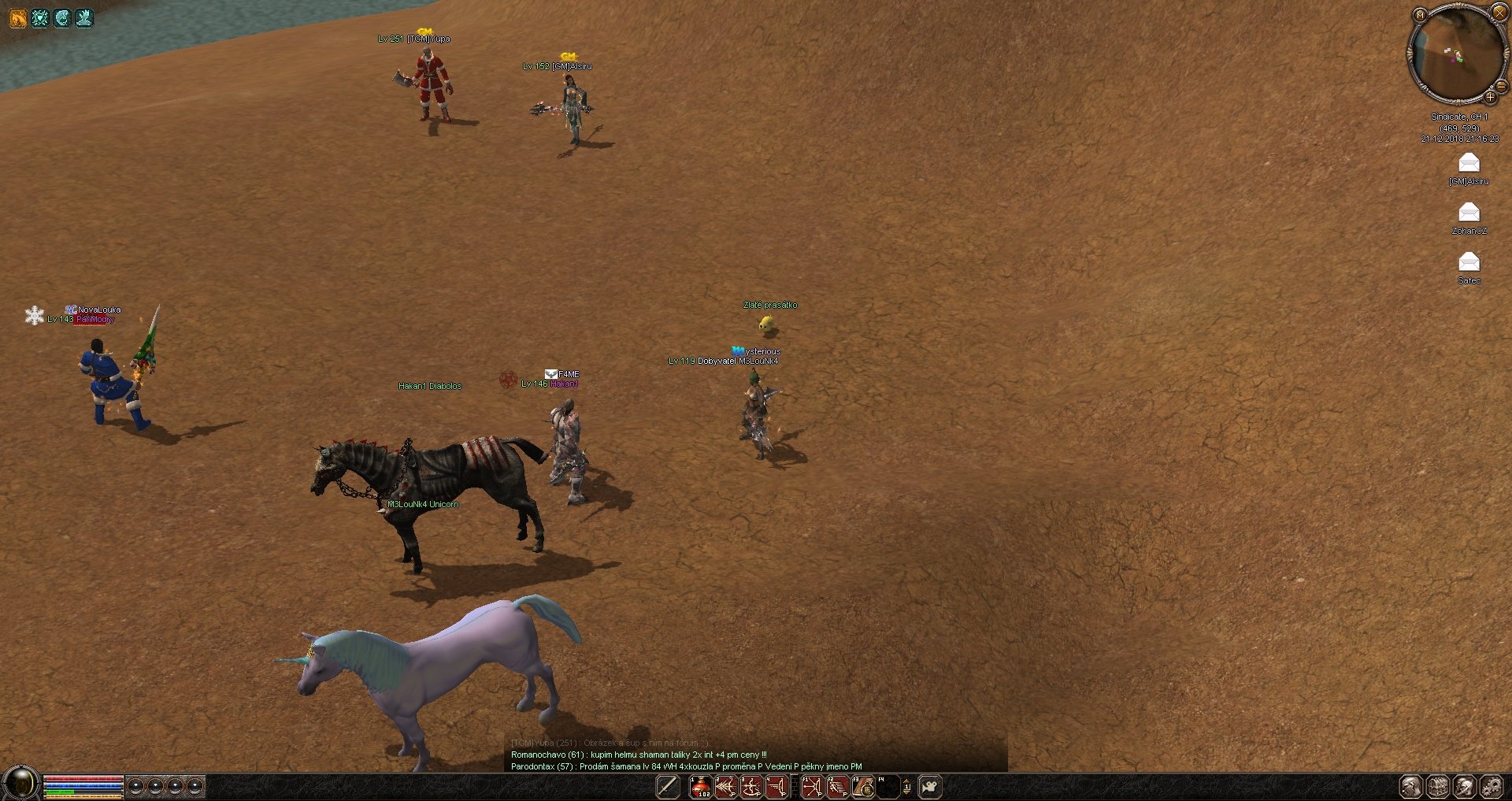Activate the bow skill in quickslot 3
Screen dimensions: 1512x801
click(x=751, y=786)
